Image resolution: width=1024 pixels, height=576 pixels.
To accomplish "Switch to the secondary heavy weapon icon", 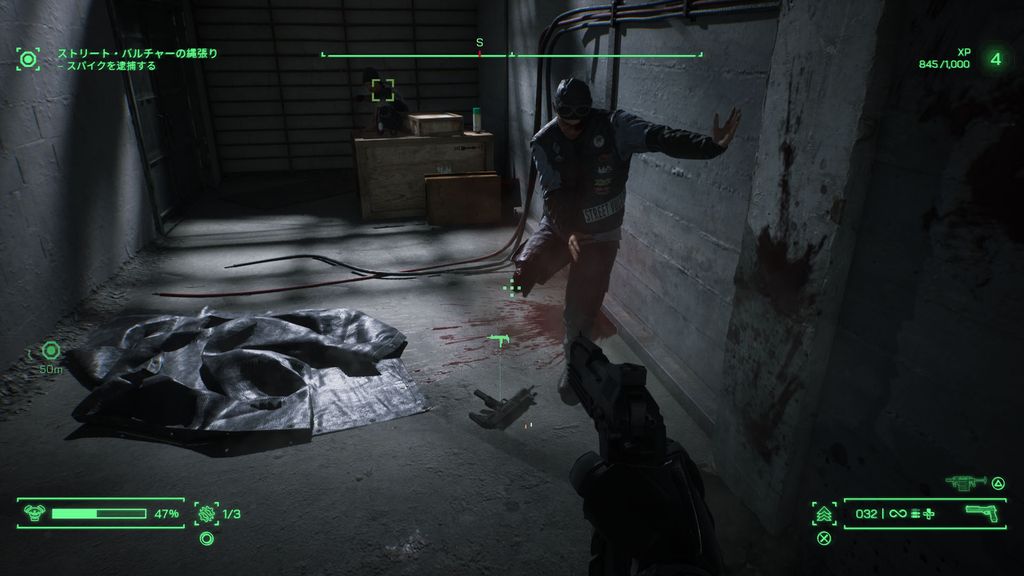I will (x=964, y=482).
